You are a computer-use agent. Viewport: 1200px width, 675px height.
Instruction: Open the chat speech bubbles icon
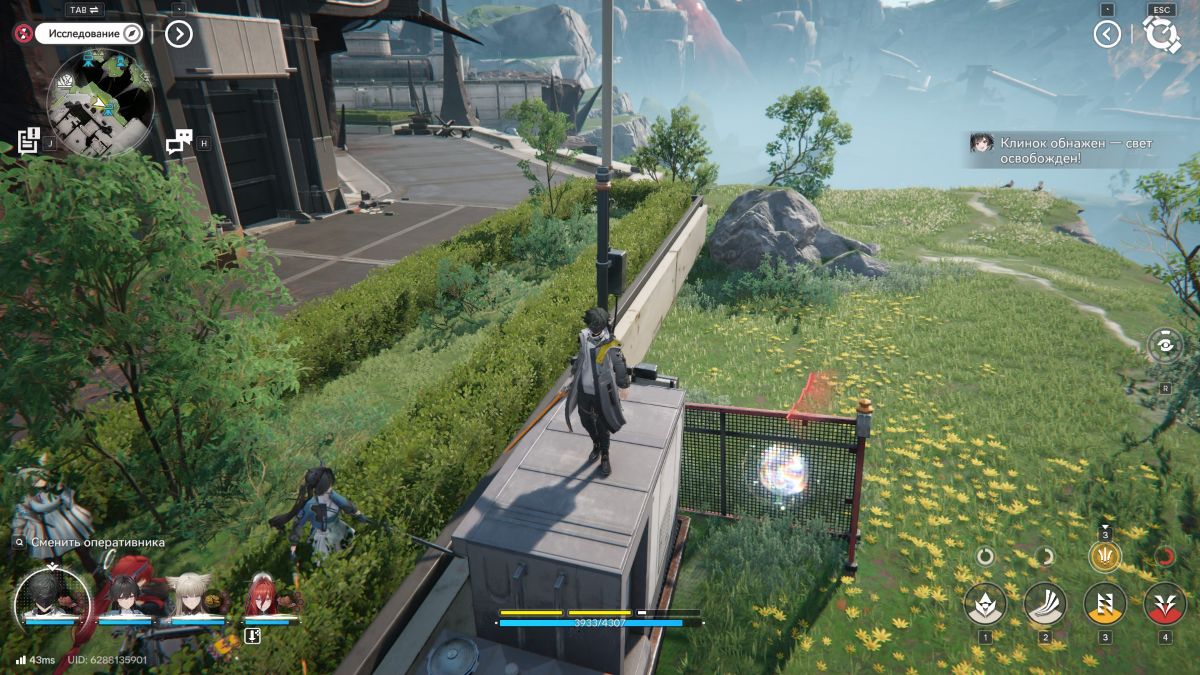[178, 142]
